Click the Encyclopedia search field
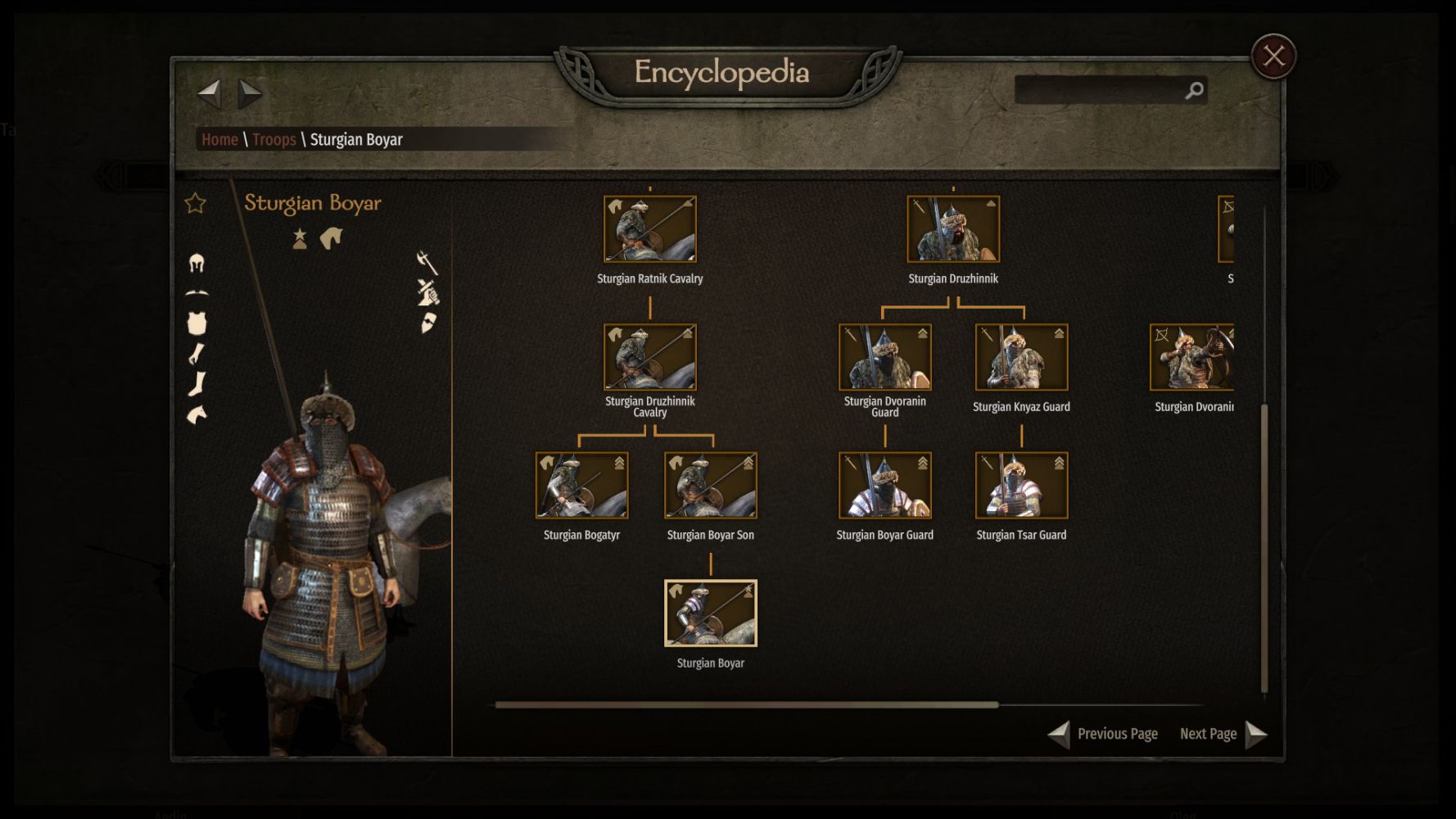This screenshot has width=1456, height=819. (x=1099, y=90)
